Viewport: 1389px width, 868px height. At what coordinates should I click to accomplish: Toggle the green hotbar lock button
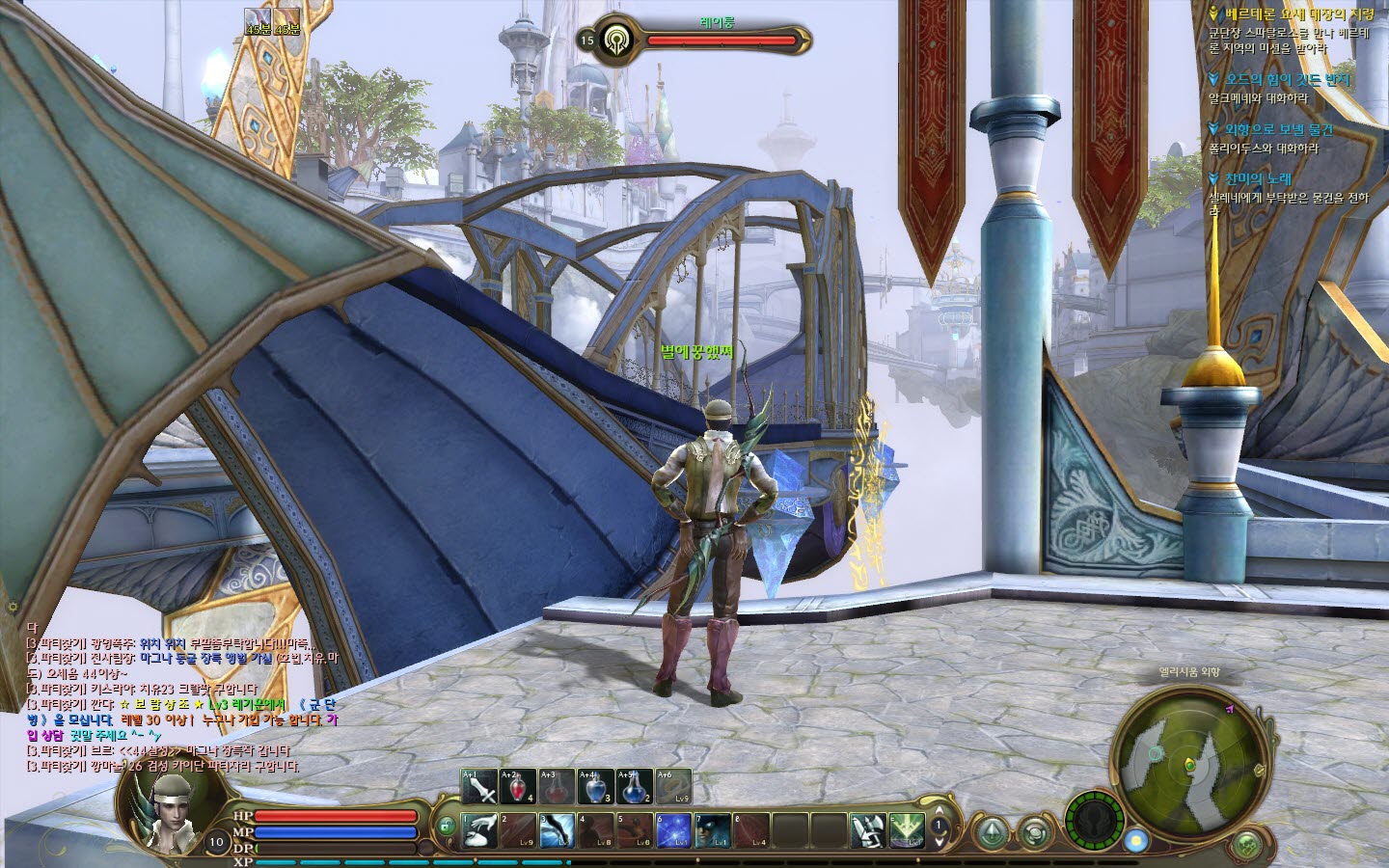[445, 827]
